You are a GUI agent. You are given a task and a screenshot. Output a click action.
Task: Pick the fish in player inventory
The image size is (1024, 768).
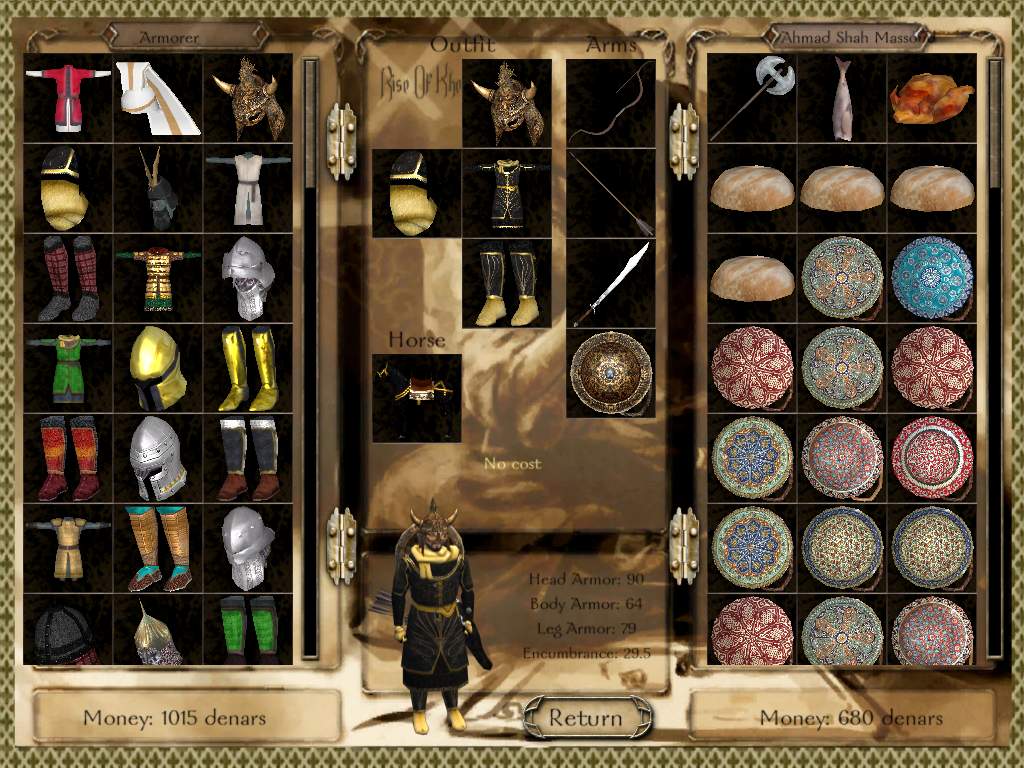click(842, 98)
